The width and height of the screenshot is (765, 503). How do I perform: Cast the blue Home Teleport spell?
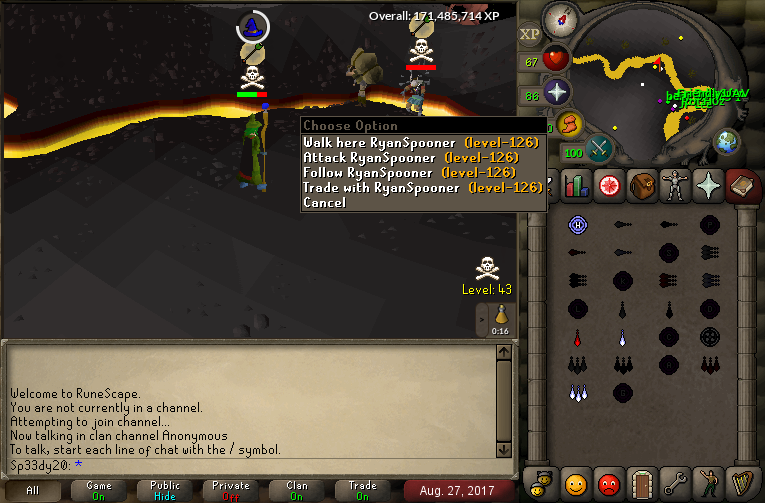tap(576, 224)
